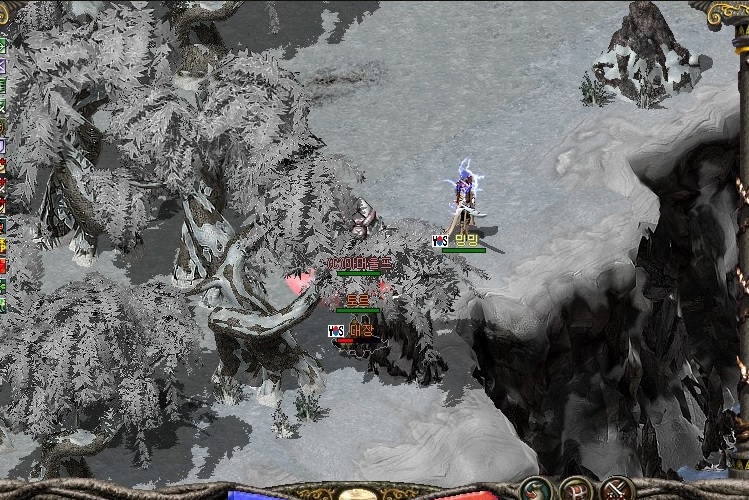Click the crossed swords combat button
Image resolution: width=749 pixels, height=500 pixels.
(x=618, y=489)
